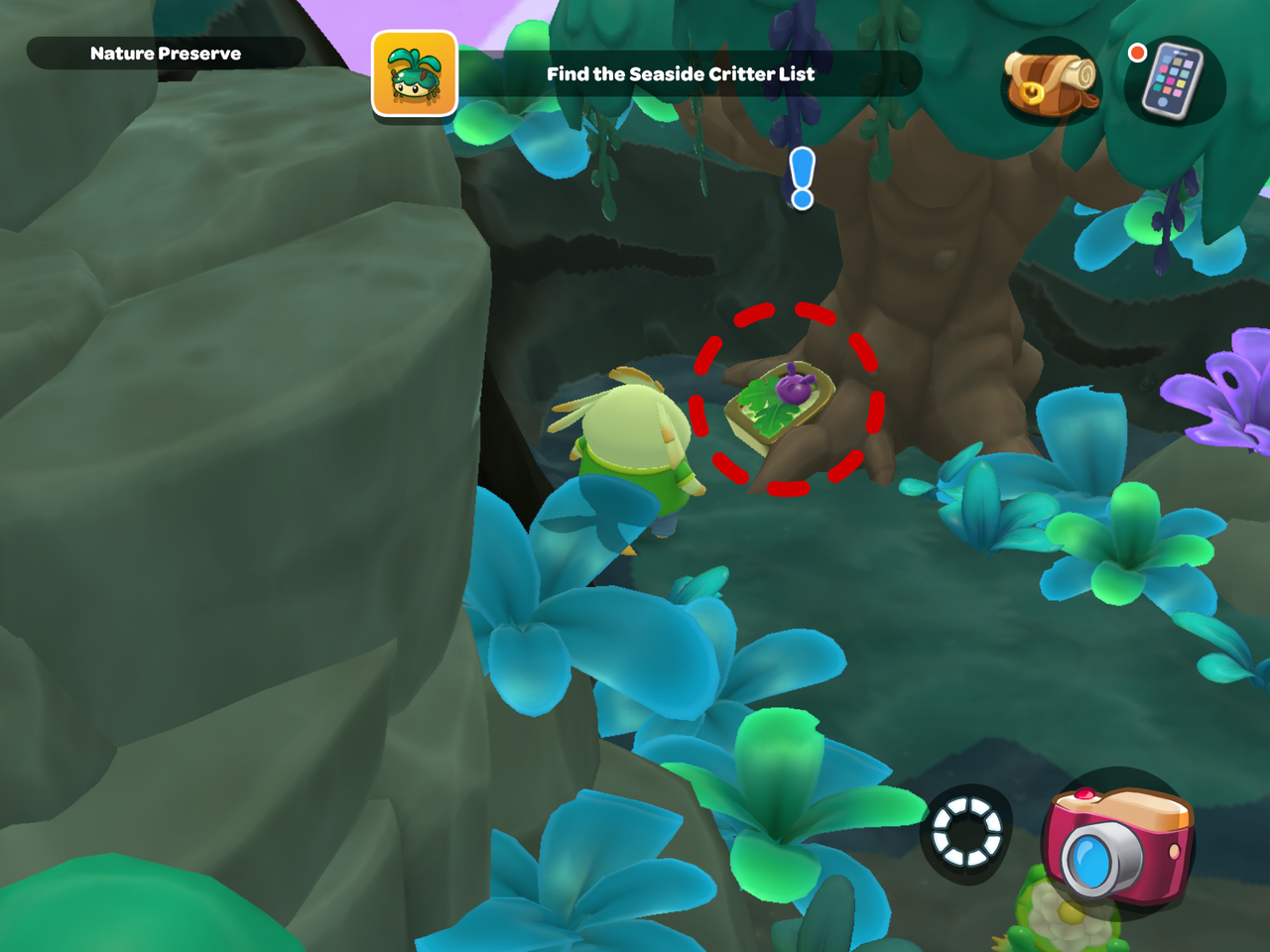Screen dimensions: 1270x952
Task: Tap the critter peeking behind the camera
Action: (x=1067, y=917)
